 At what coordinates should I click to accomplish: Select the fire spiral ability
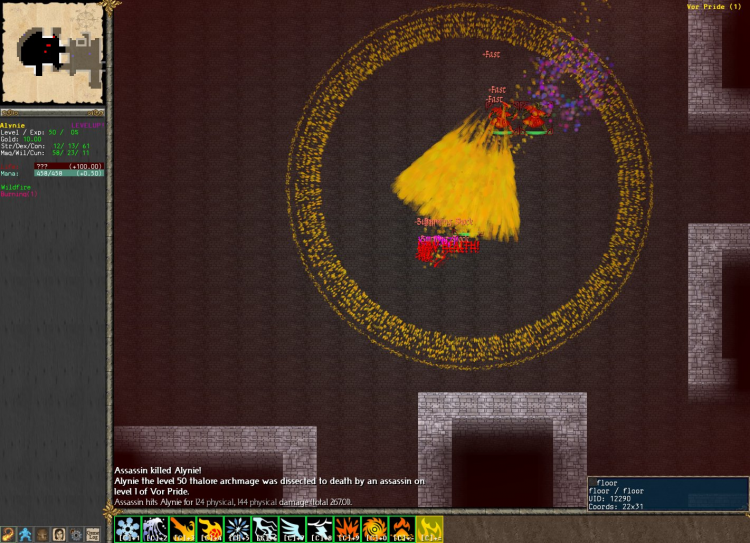(374, 529)
